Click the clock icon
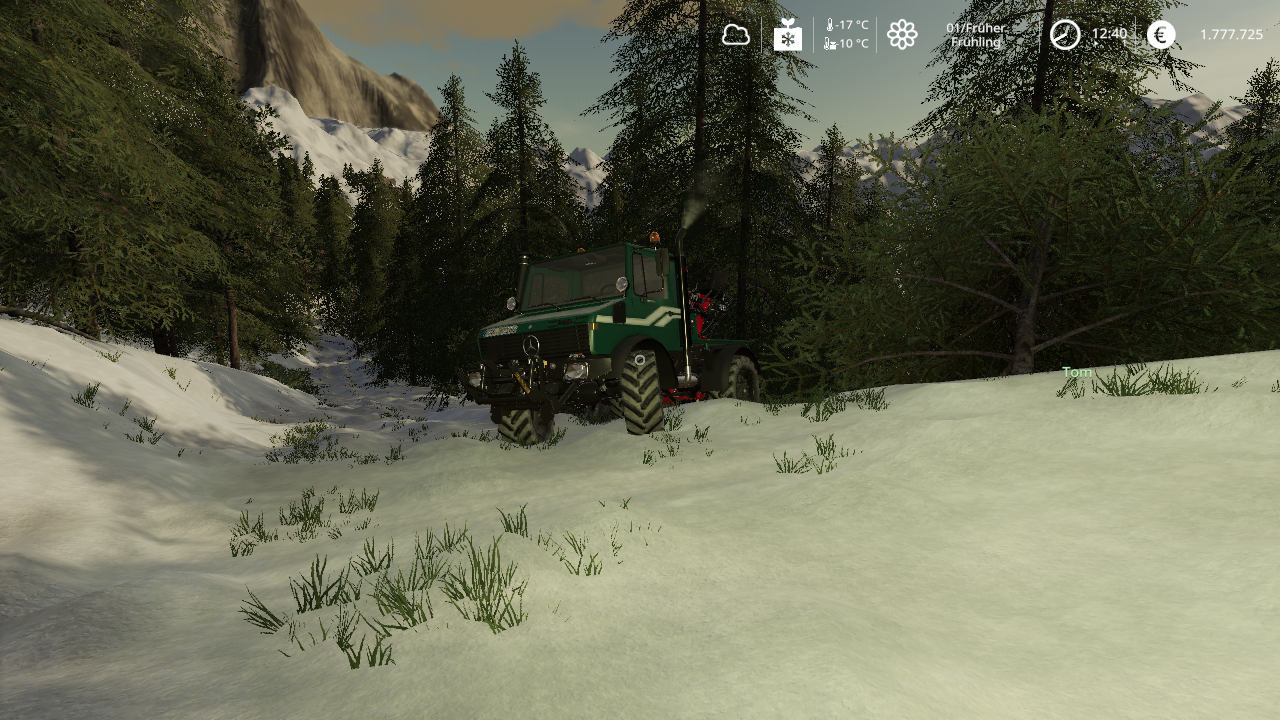 (1065, 35)
